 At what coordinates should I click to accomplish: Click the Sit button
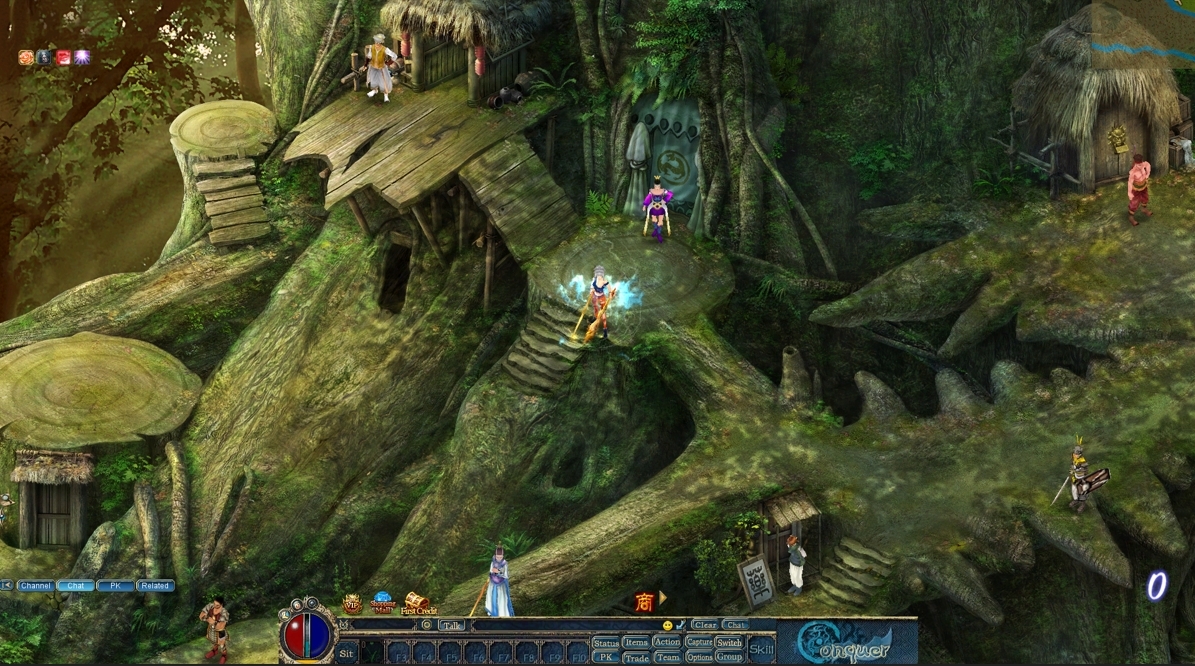346,653
